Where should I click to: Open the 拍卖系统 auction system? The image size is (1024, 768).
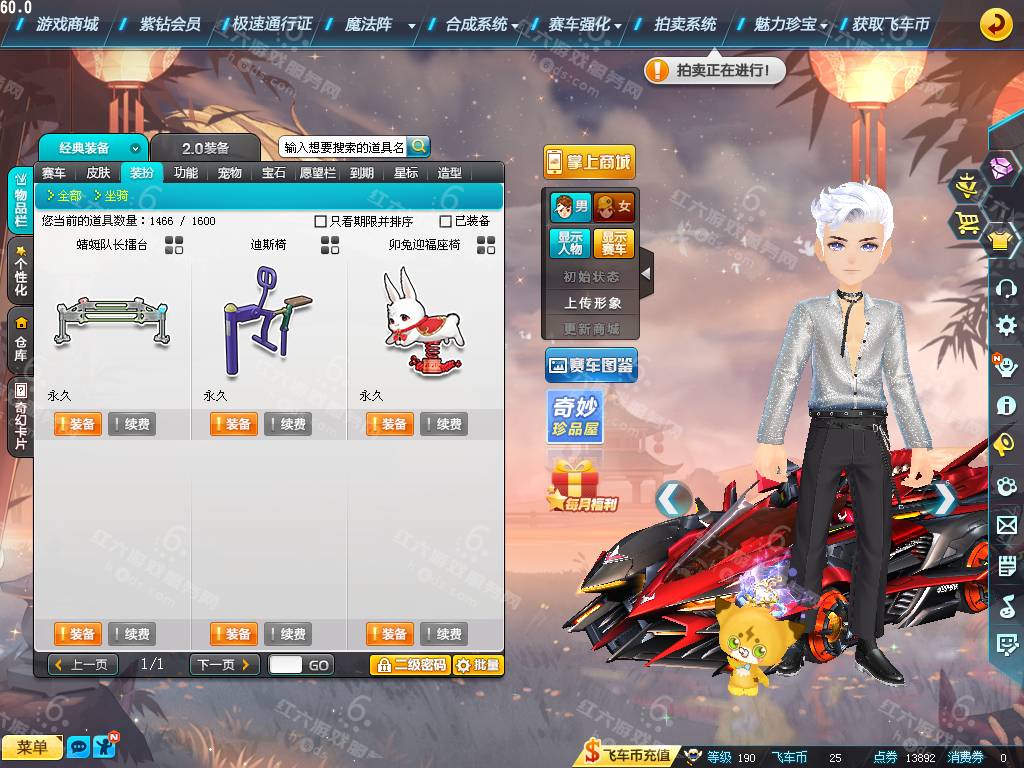[685, 24]
